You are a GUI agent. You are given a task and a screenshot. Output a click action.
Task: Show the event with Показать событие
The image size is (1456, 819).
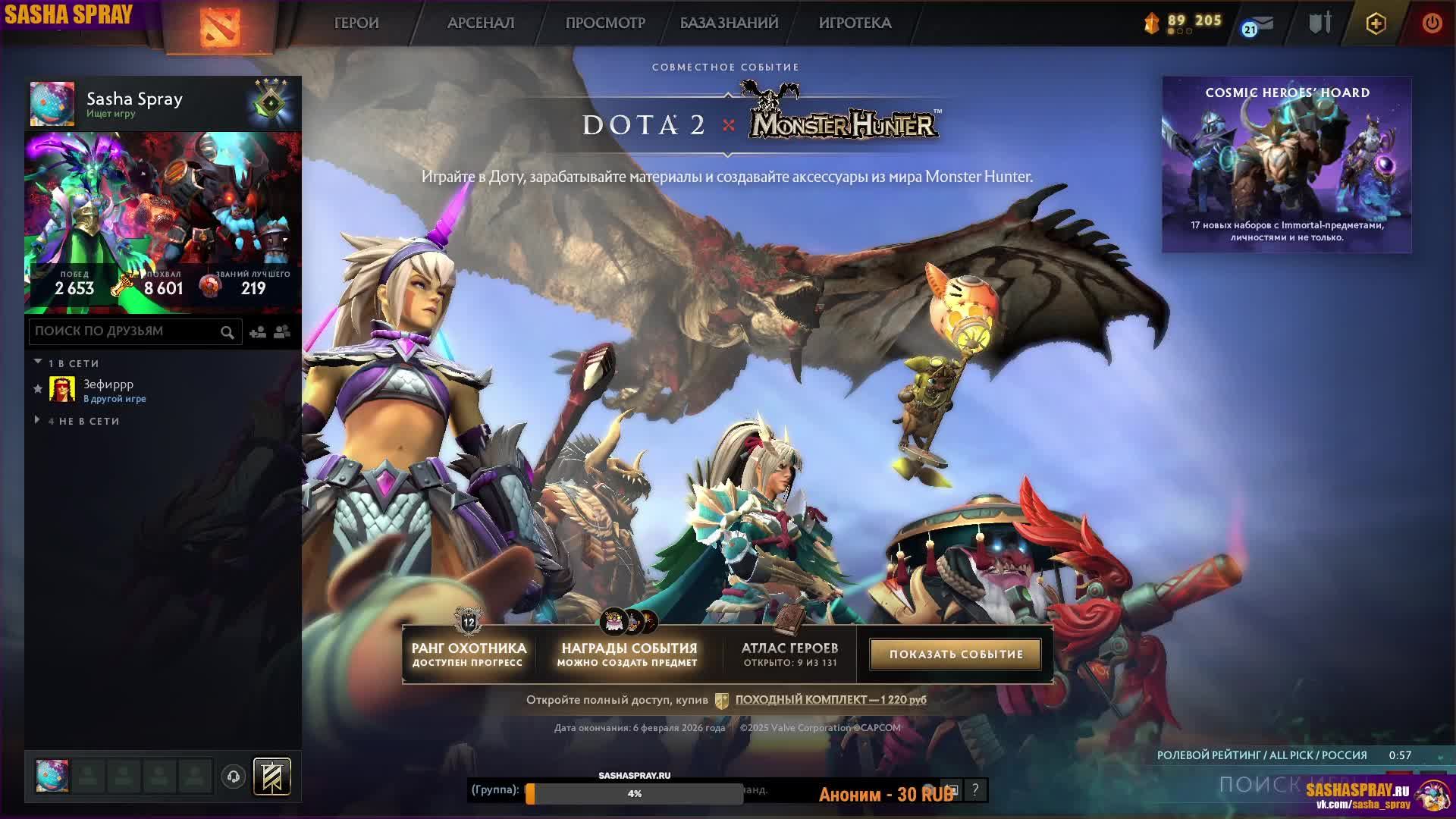[955, 654]
